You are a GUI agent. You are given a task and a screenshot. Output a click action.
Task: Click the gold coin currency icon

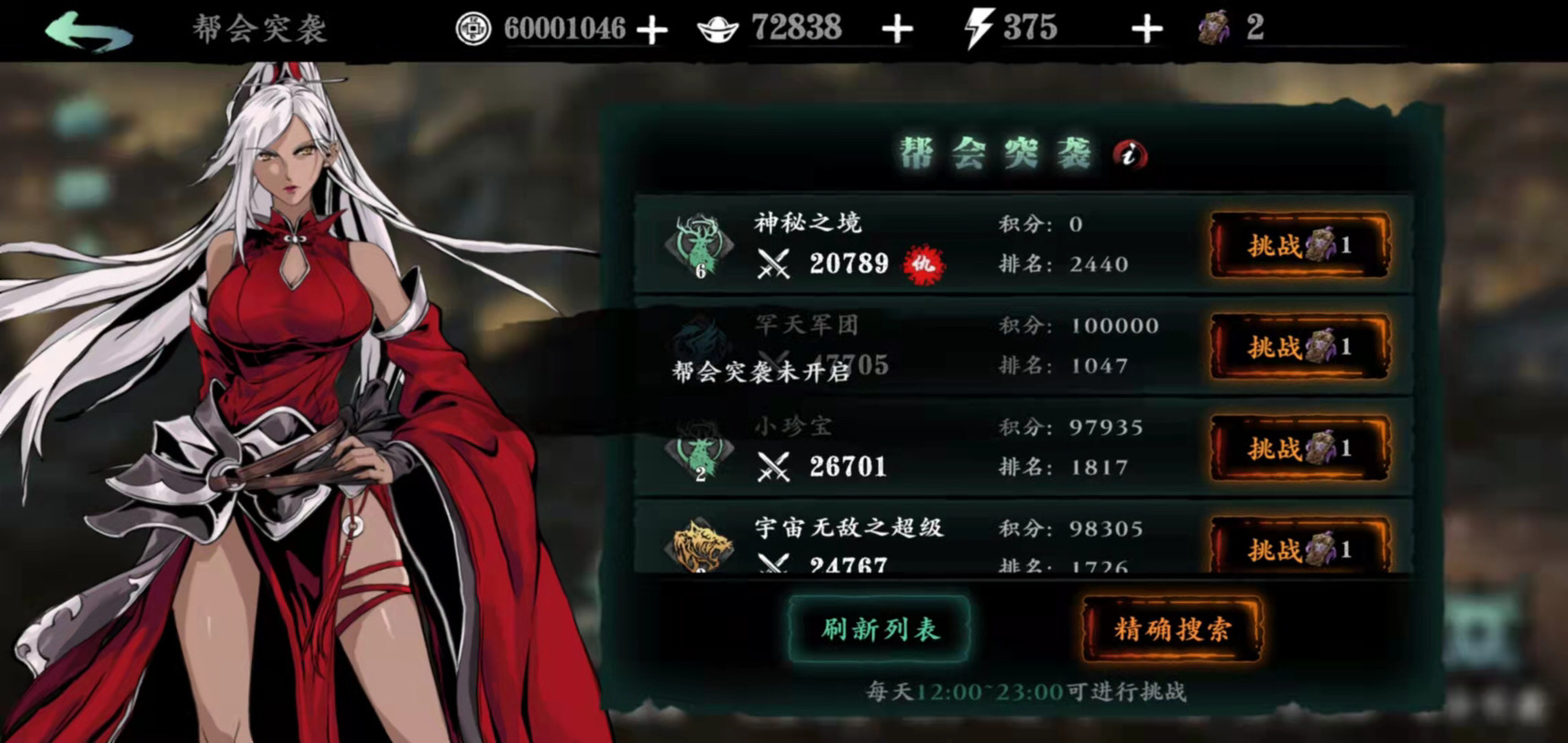(x=474, y=27)
